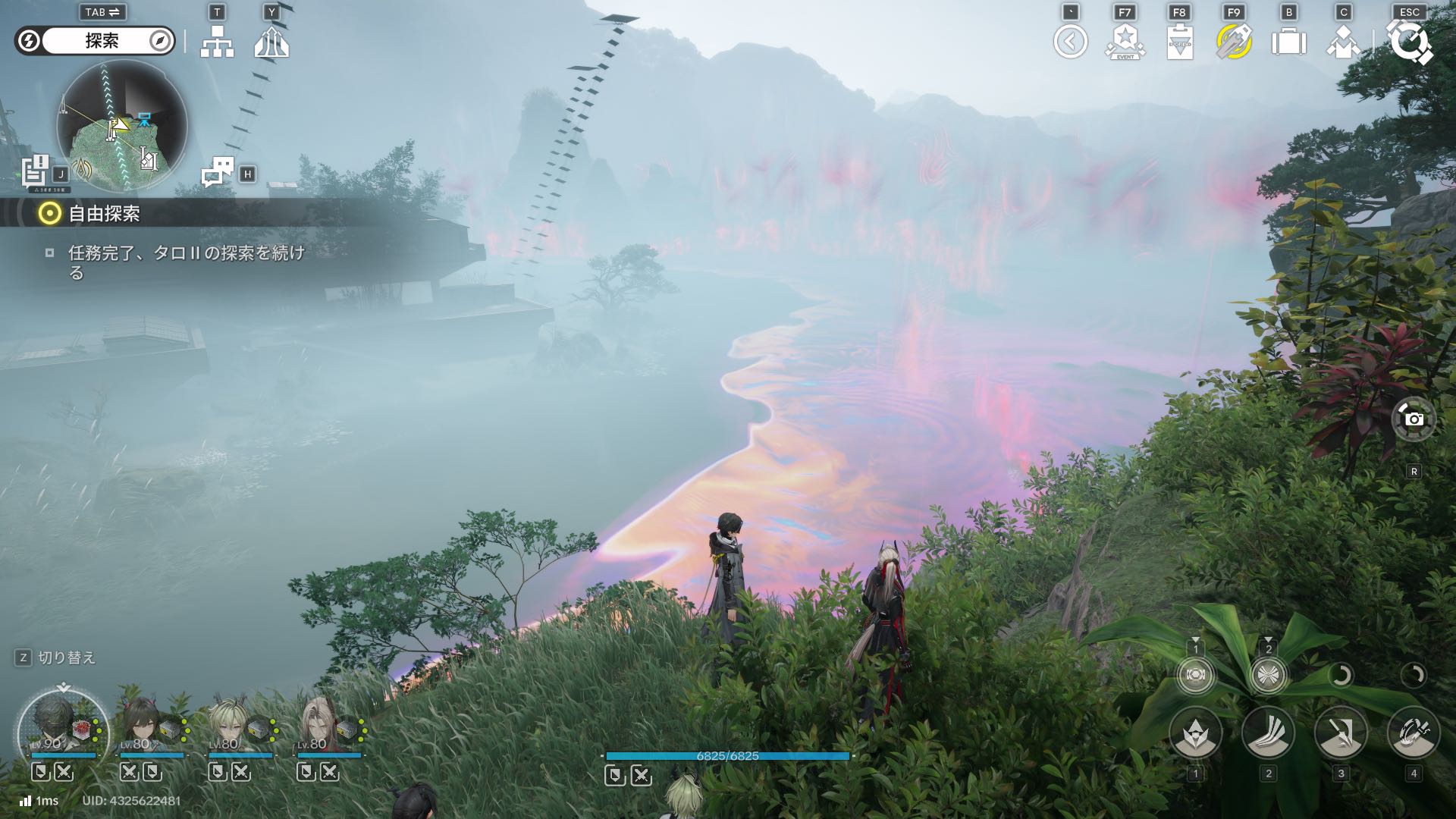This screenshot has width=1456, height=819.
Task: Click the circled left-arrow collapse button
Action: (1070, 42)
